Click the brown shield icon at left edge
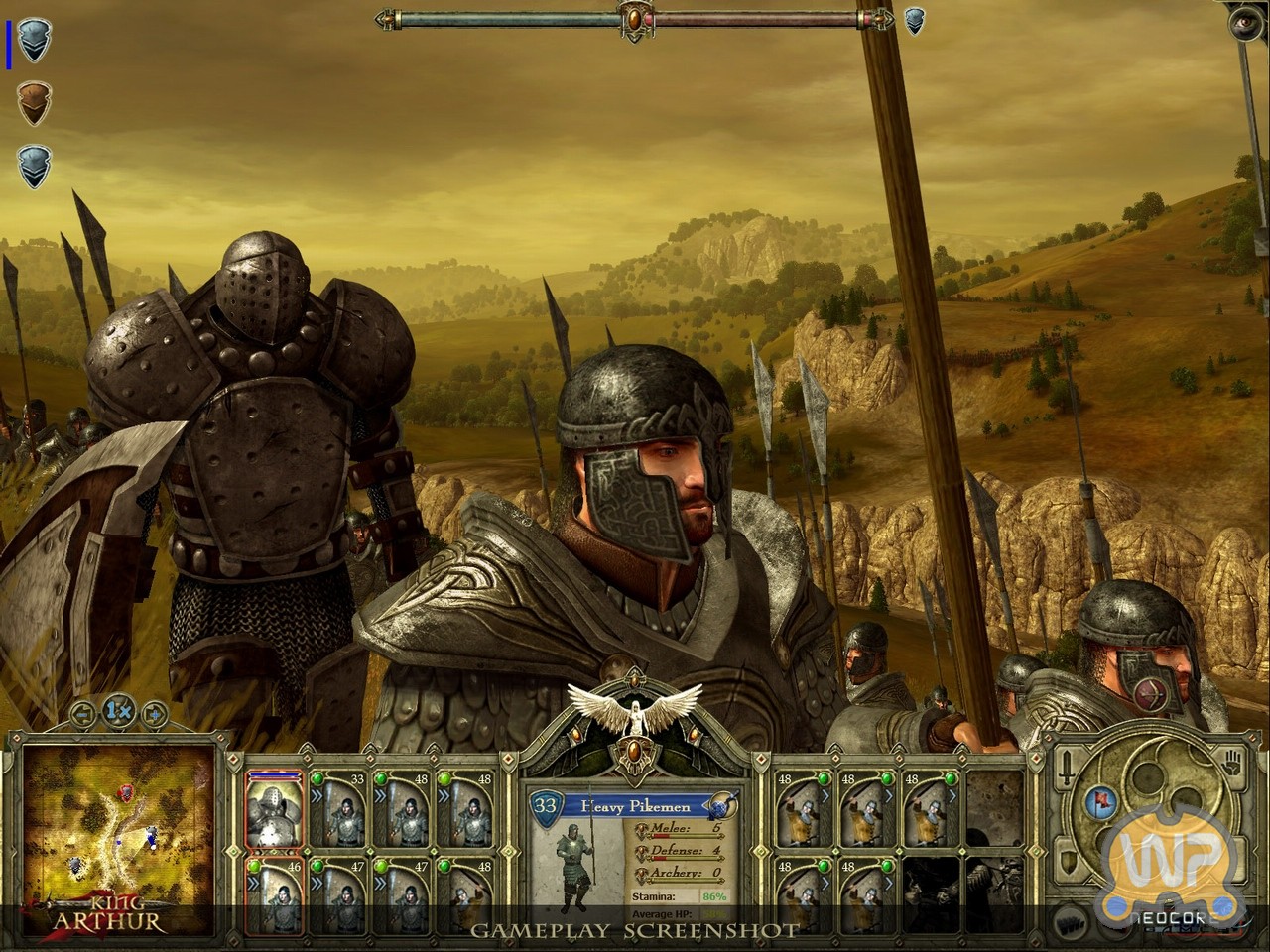This screenshot has width=1270, height=952. coord(34,102)
